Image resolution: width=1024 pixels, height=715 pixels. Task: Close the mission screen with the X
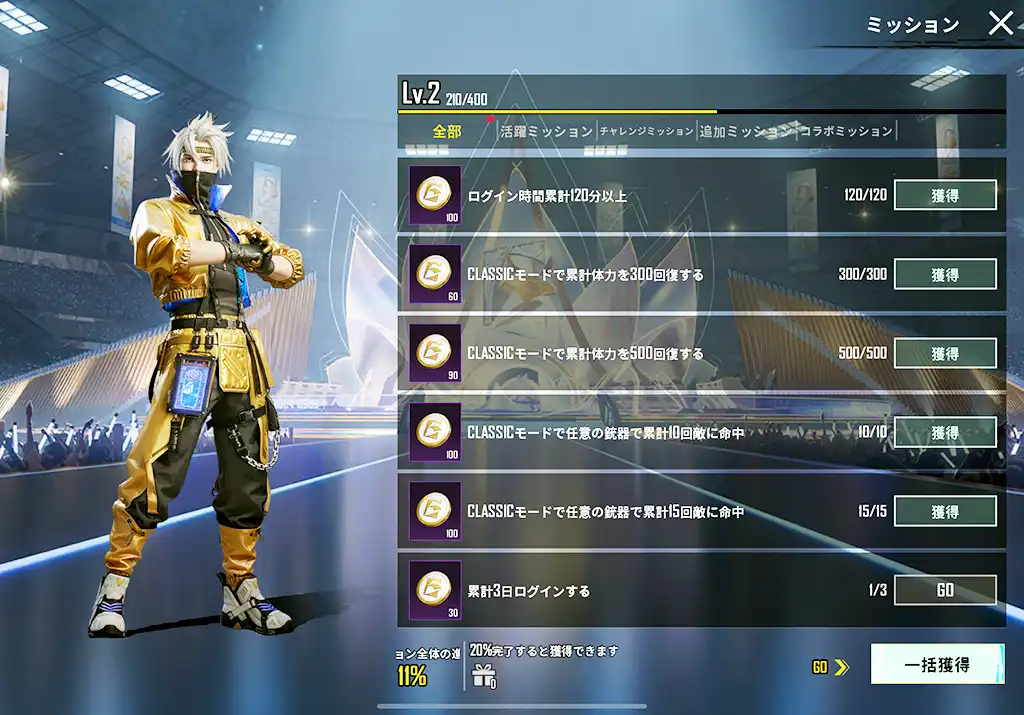tap(1000, 24)
